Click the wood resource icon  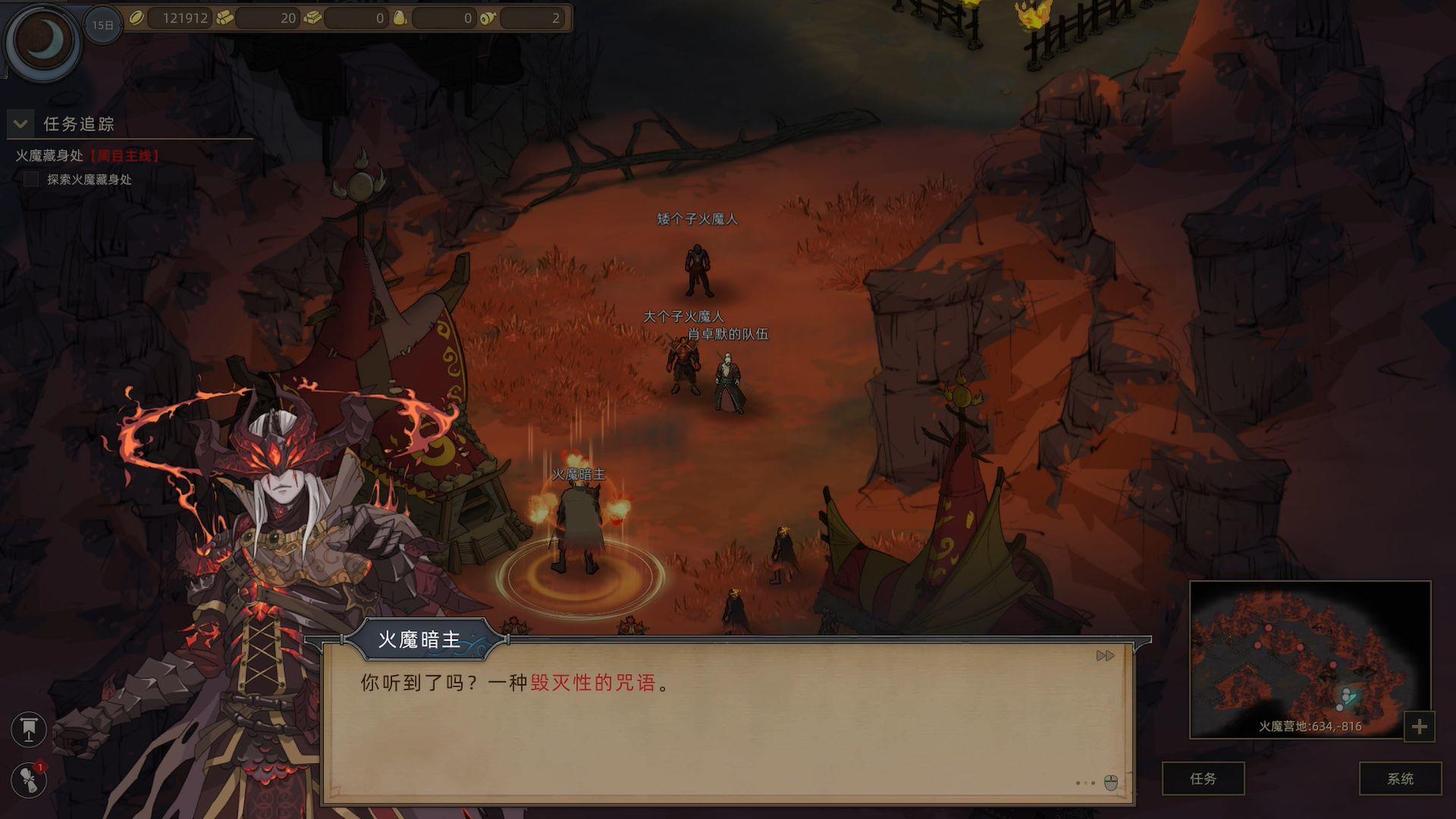(x=224, y=18)
